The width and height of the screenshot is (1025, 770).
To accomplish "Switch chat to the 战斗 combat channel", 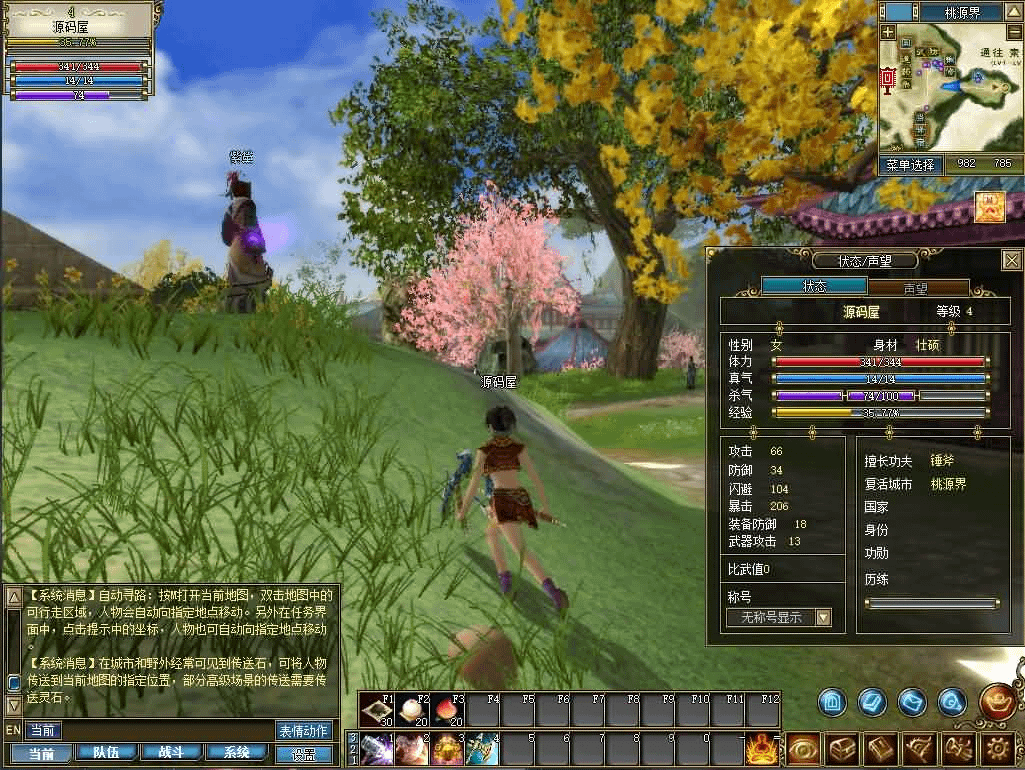I will tap(171, 753).
